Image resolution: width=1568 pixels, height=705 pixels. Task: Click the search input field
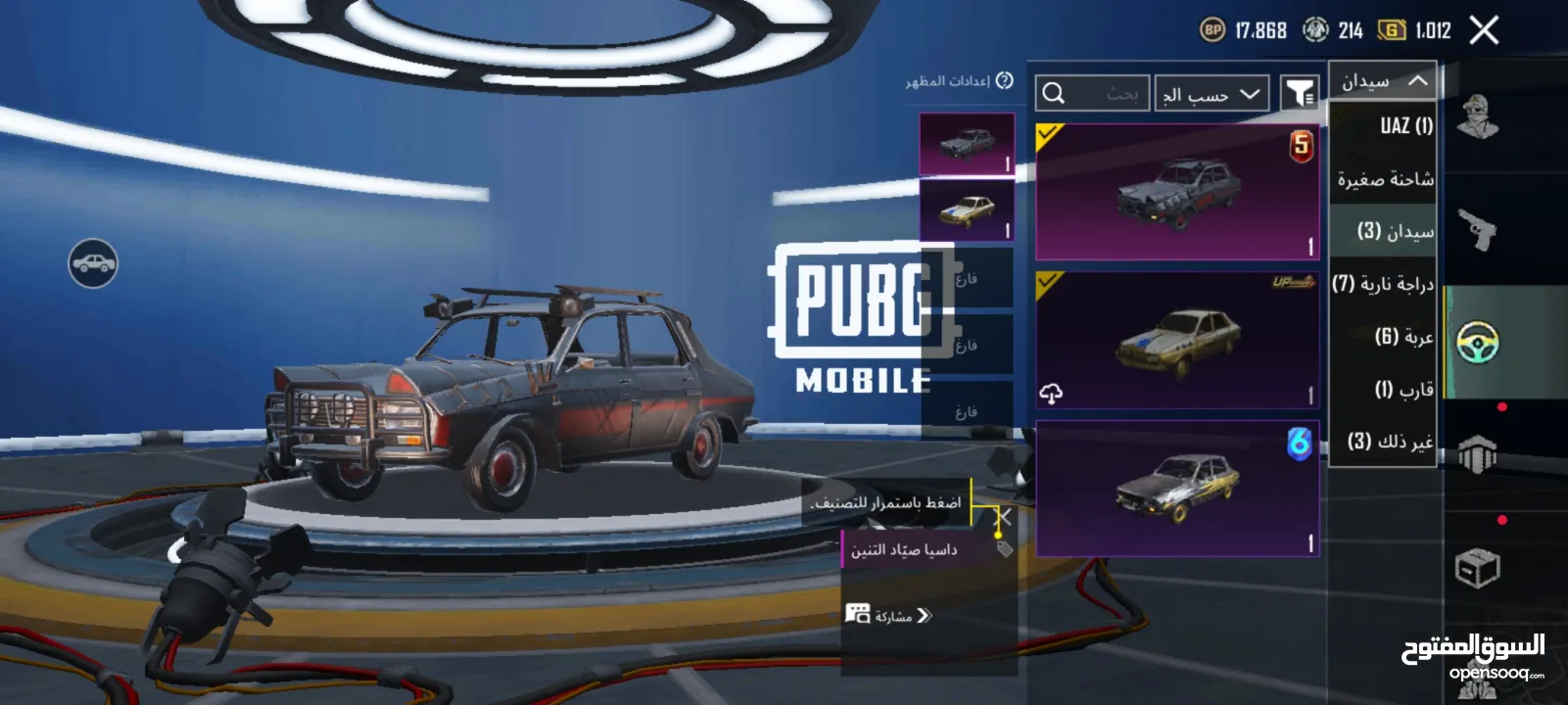tap(1092, 94)
